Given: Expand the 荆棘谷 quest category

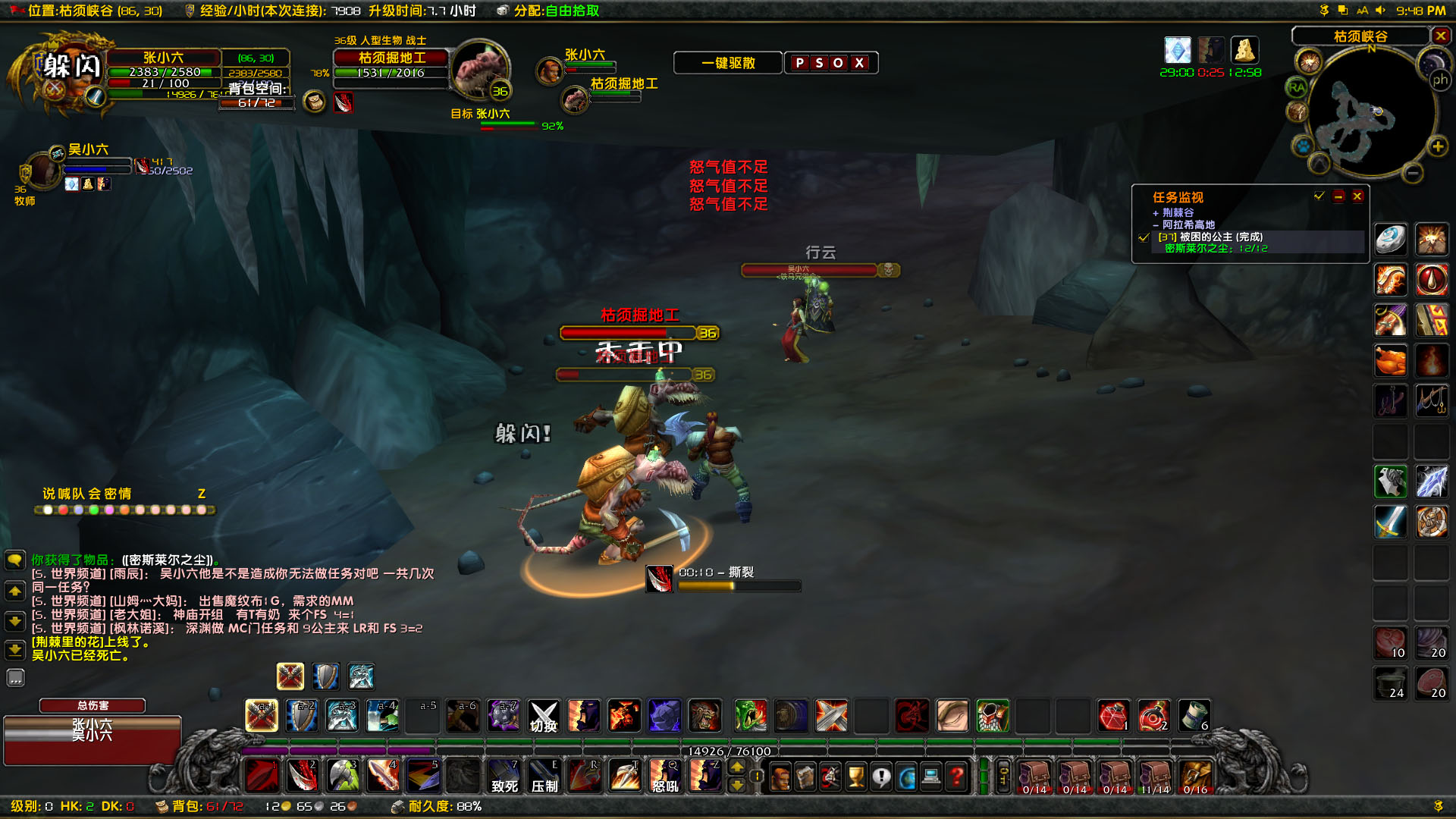Looking at the screenshot, I should (x=1156, y=212).
